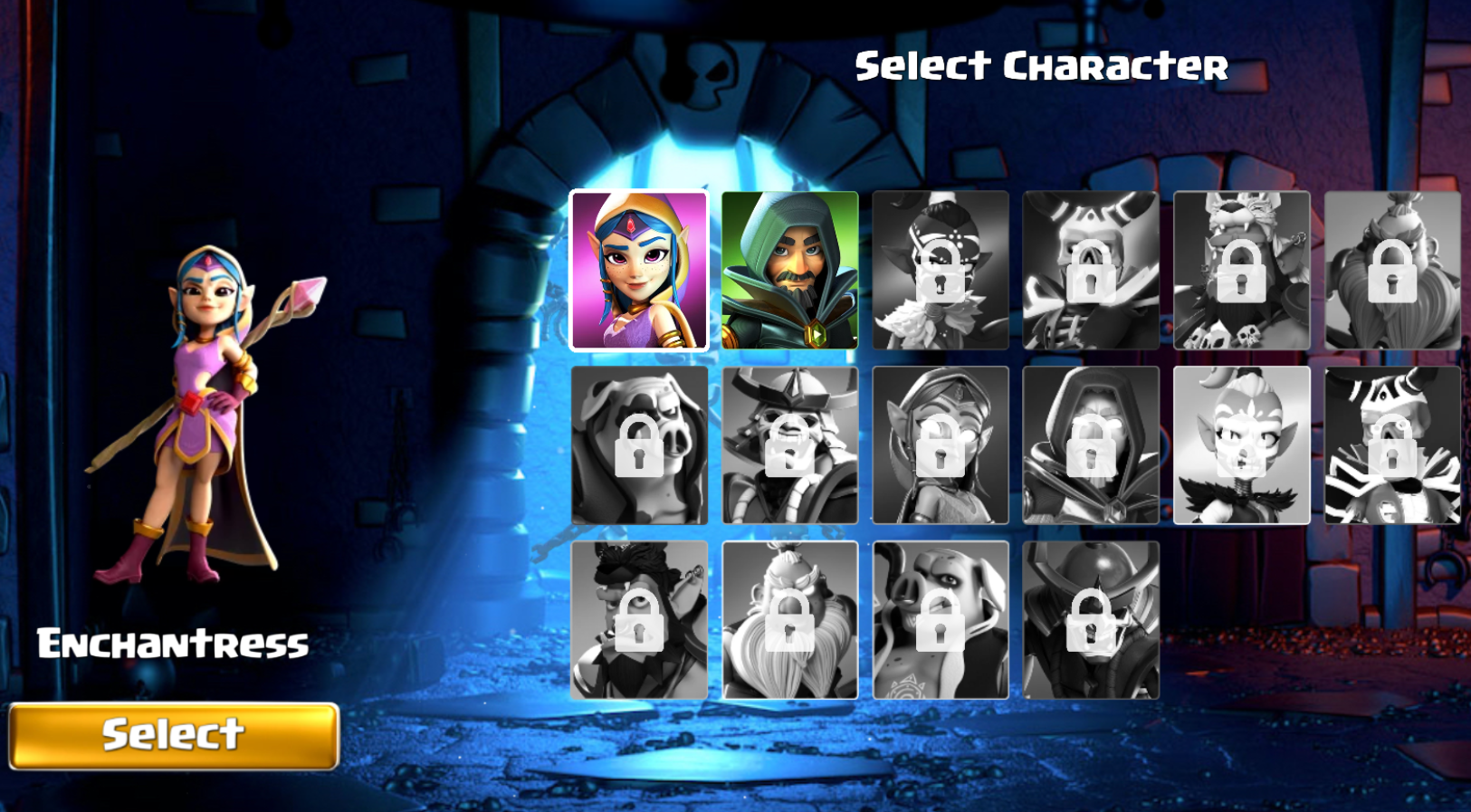This screenshot has width=1471, height=812.
Task: Click the locked white-bearded dwarf portrait
Action: (x=789, y=620)
